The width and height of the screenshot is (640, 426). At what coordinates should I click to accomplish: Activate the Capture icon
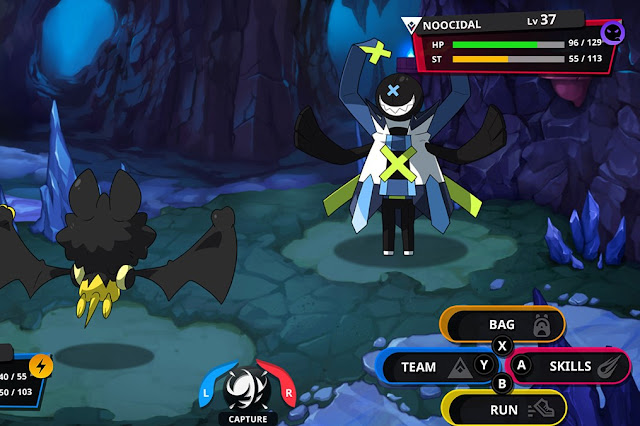[244, 388]
